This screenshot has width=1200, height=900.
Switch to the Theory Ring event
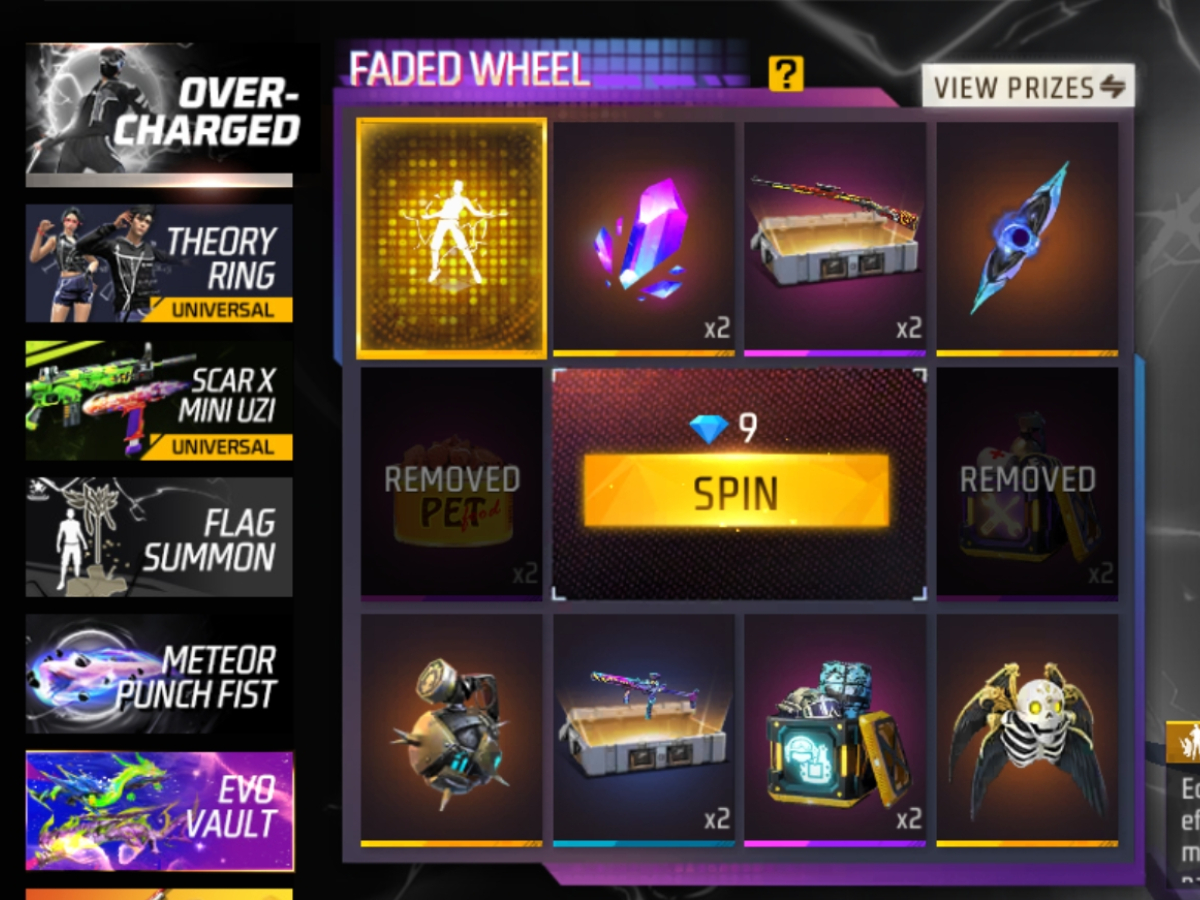click(x=160, y=263)
